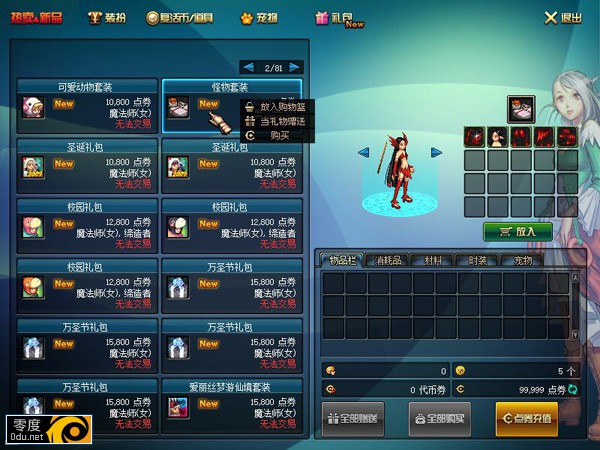This screenshot has height=450, width=600.
Task: Choose 放入购物篮 from context menu
Action: click(x=281, y=106)
